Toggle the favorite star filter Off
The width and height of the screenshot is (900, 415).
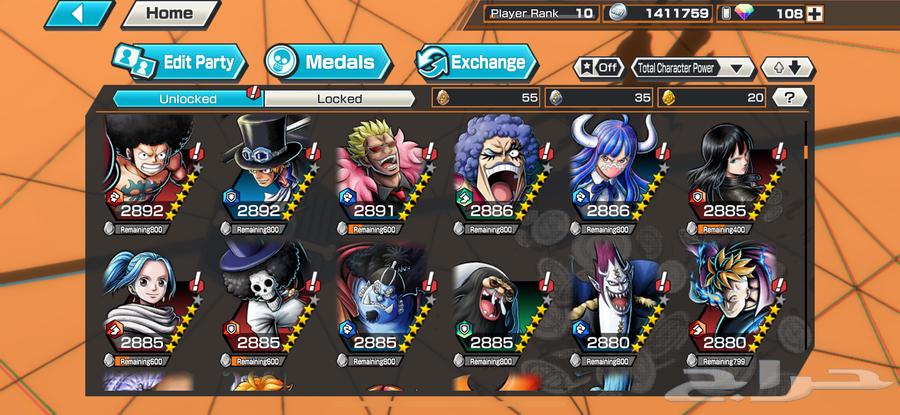coord(597,67)
